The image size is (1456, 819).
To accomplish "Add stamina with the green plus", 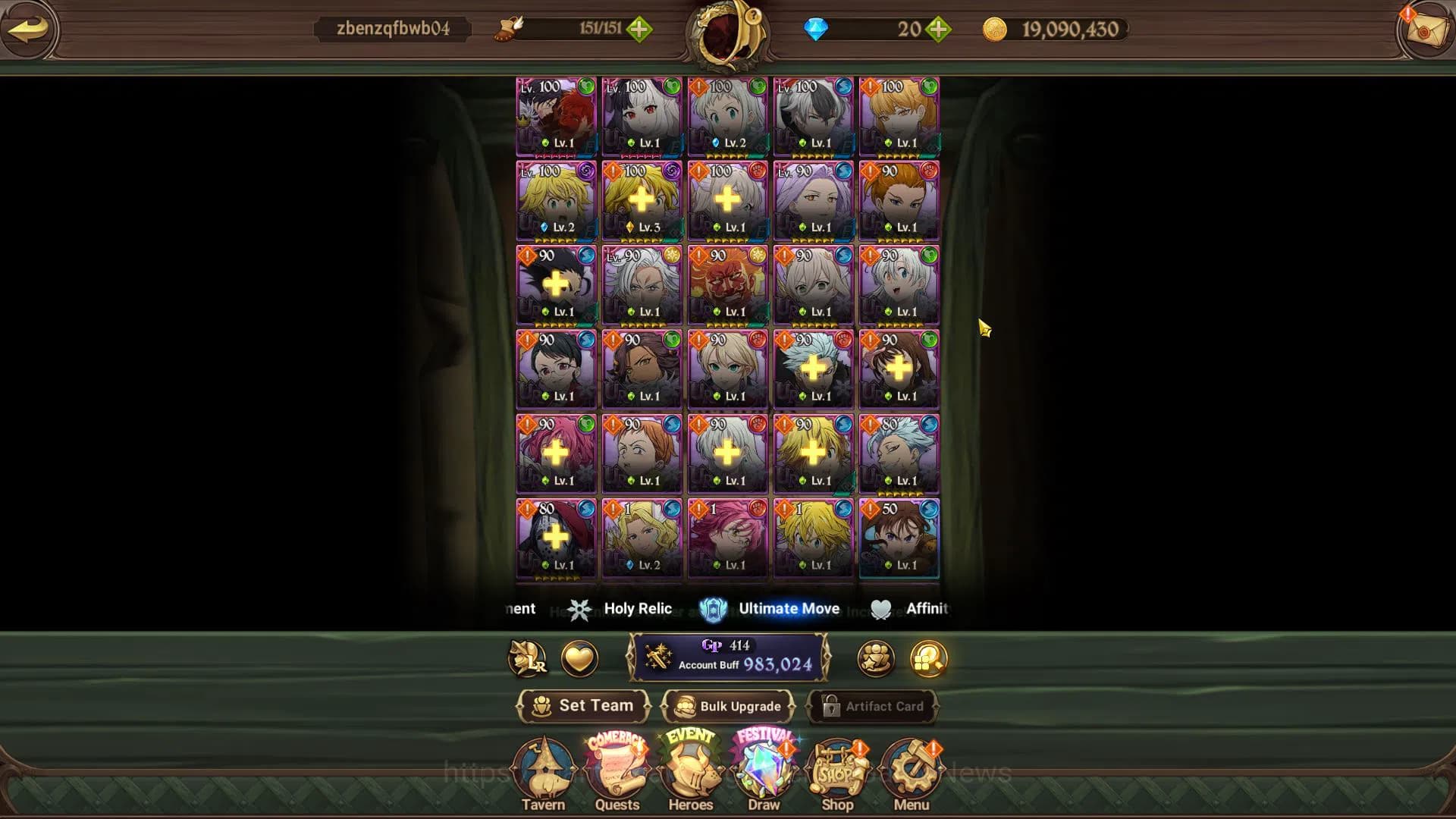I will (x=639, y=30).
